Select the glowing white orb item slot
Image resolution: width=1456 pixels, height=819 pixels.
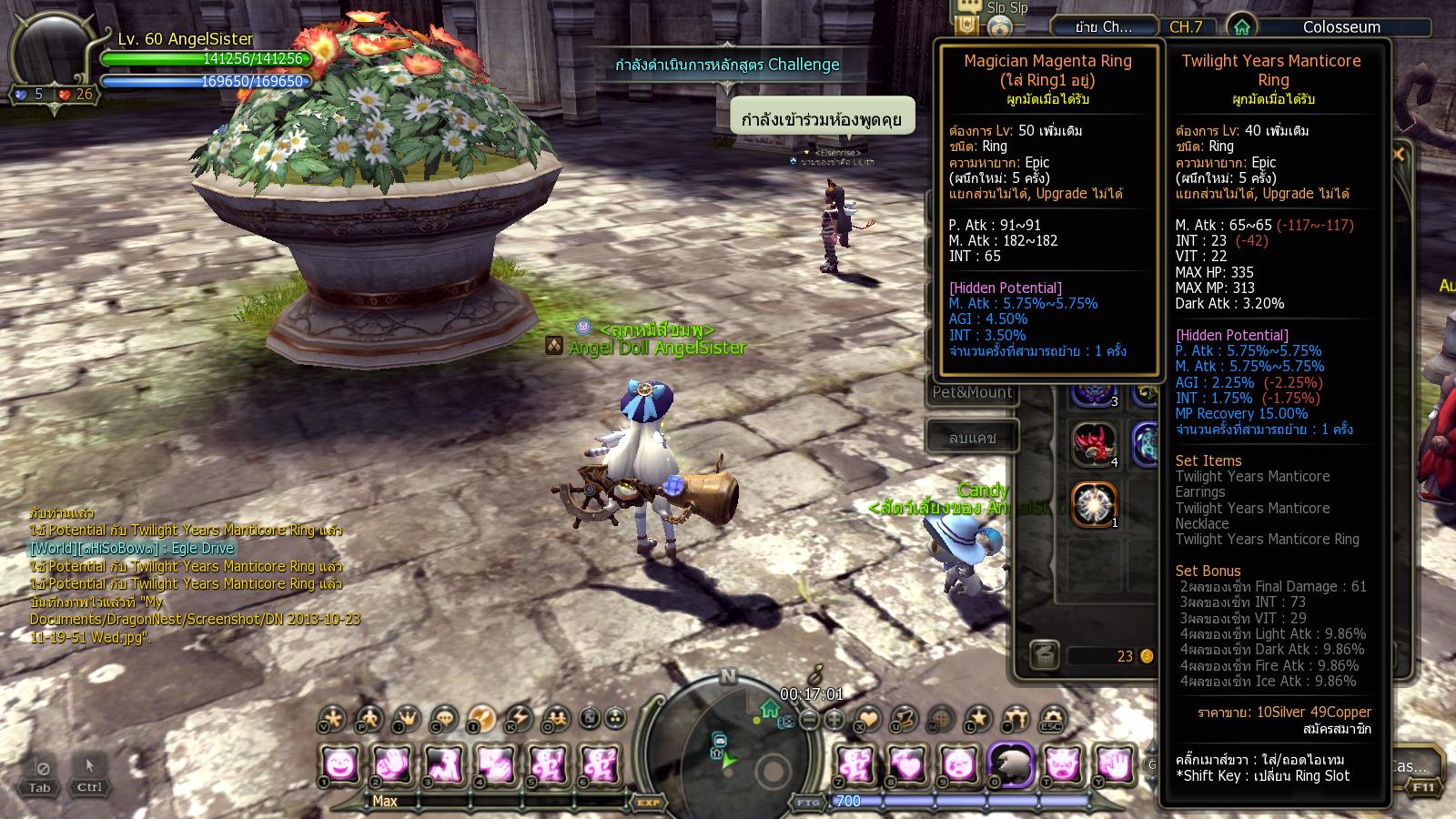coord(1093,504)
